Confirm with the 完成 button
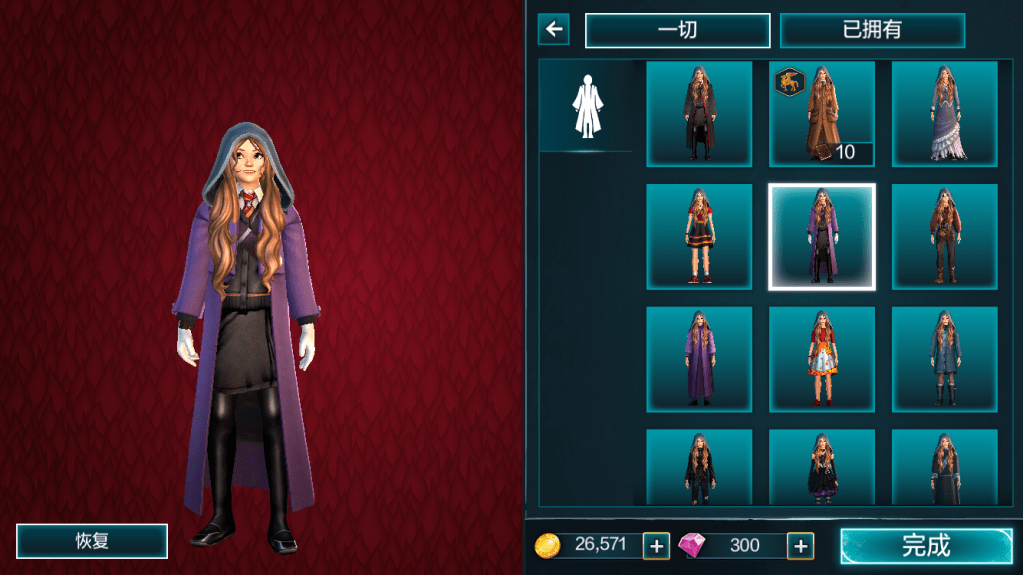 click(926, 545)
